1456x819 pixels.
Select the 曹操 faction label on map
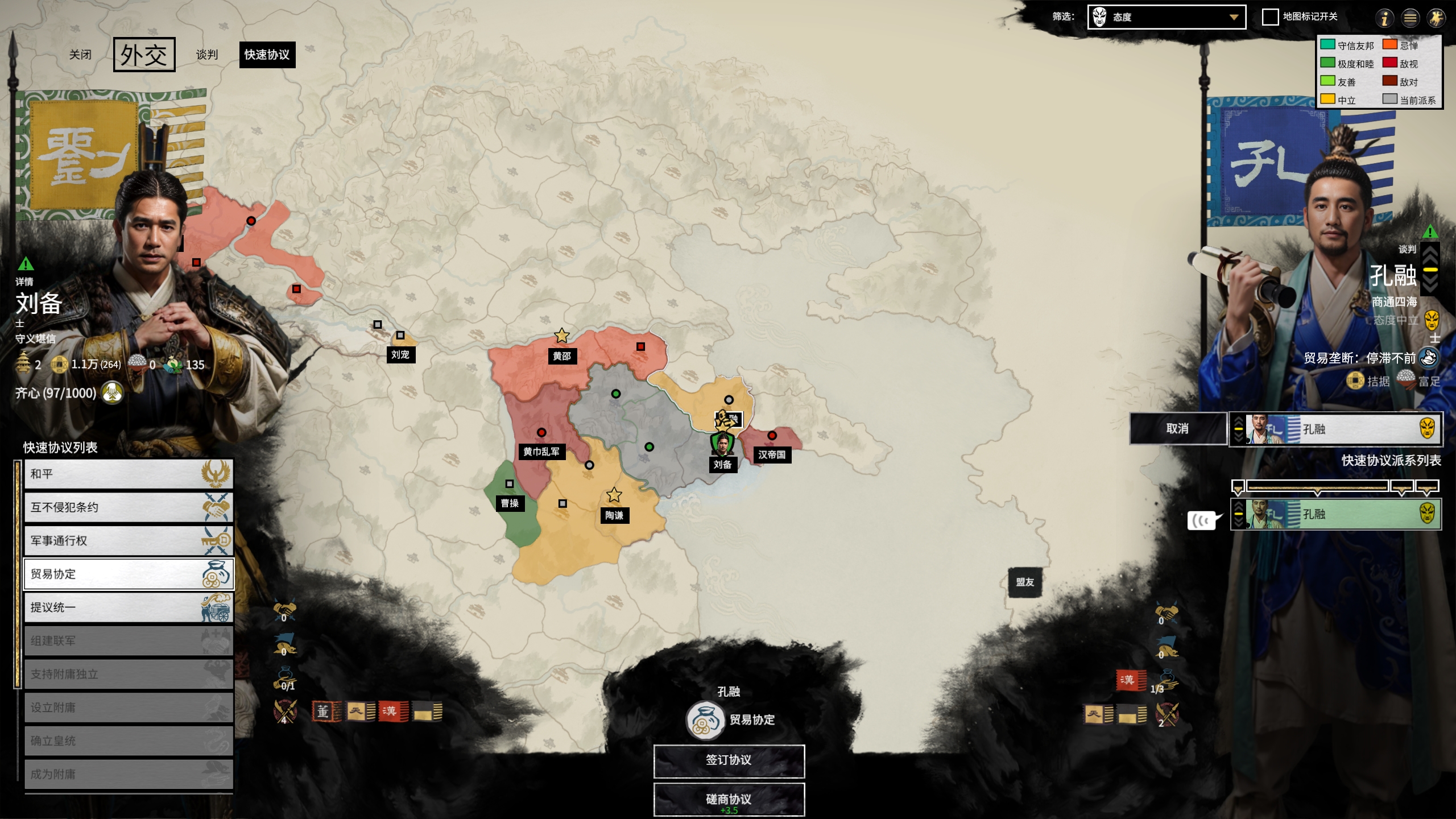510,503
